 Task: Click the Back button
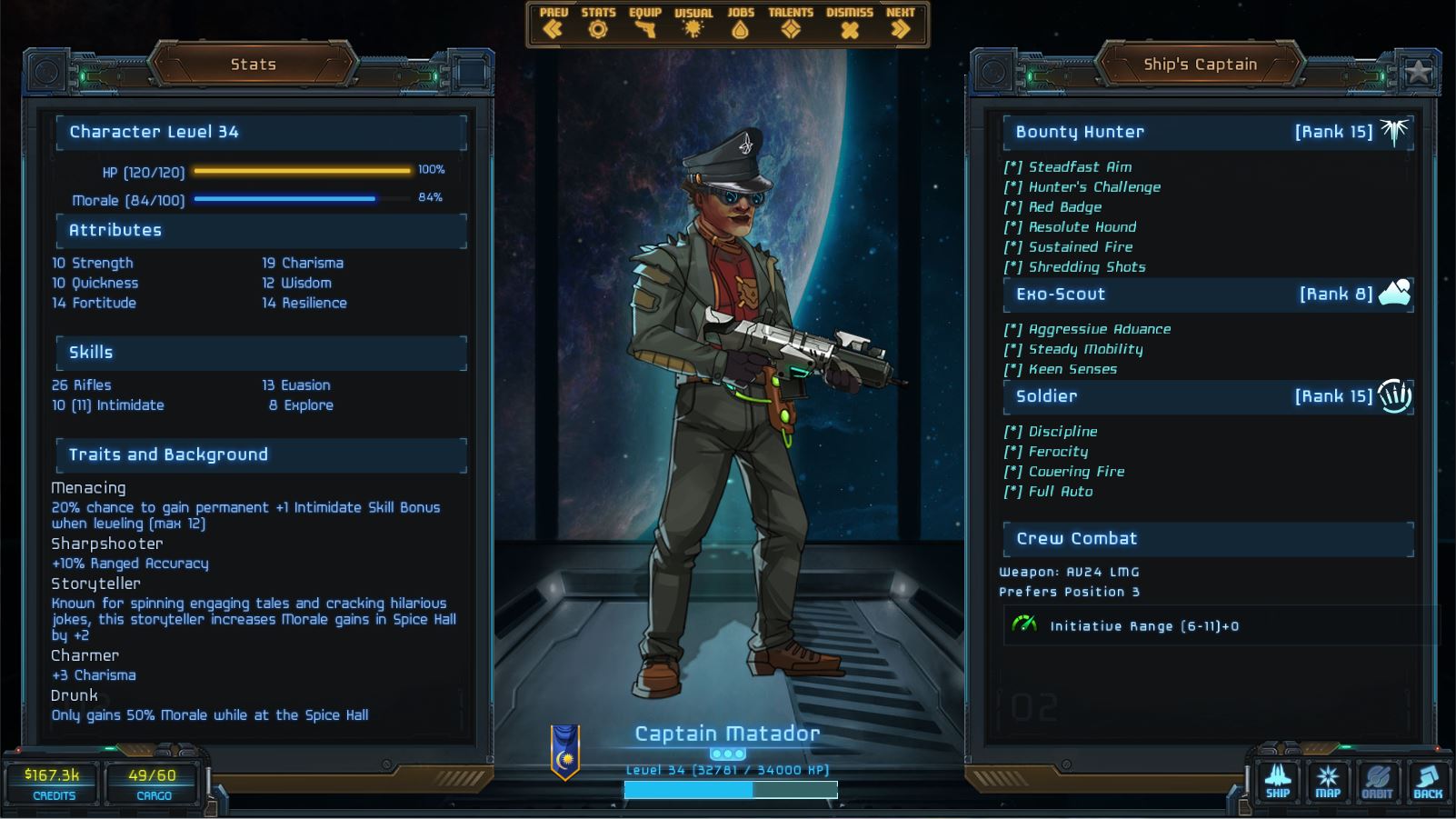pyautogui.click(x=1426, y=780)
